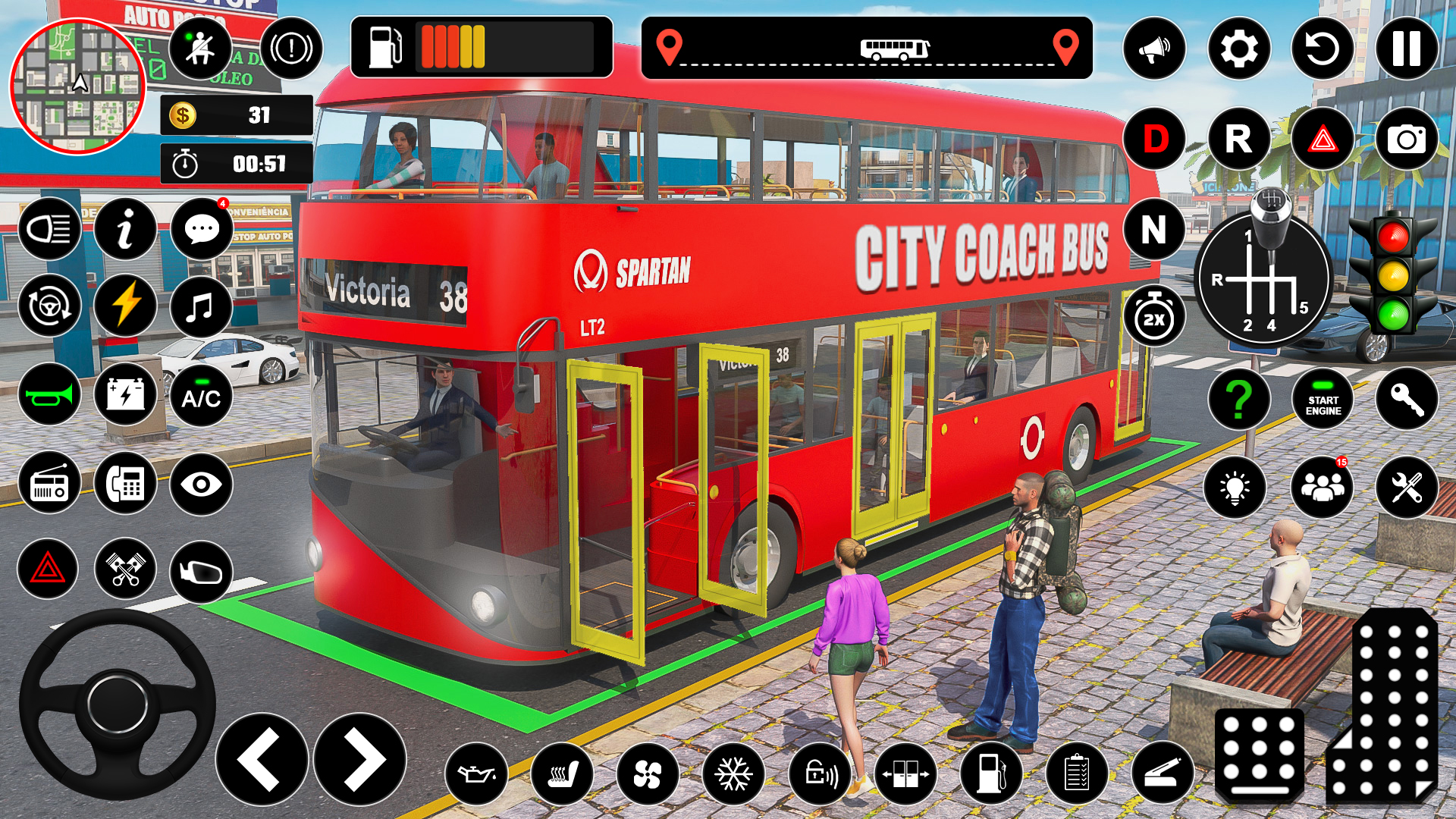Viewport: 1456px width, 819px height.
Task: Take a photo with the camera icon
Action: click(x=1408, y=139)
